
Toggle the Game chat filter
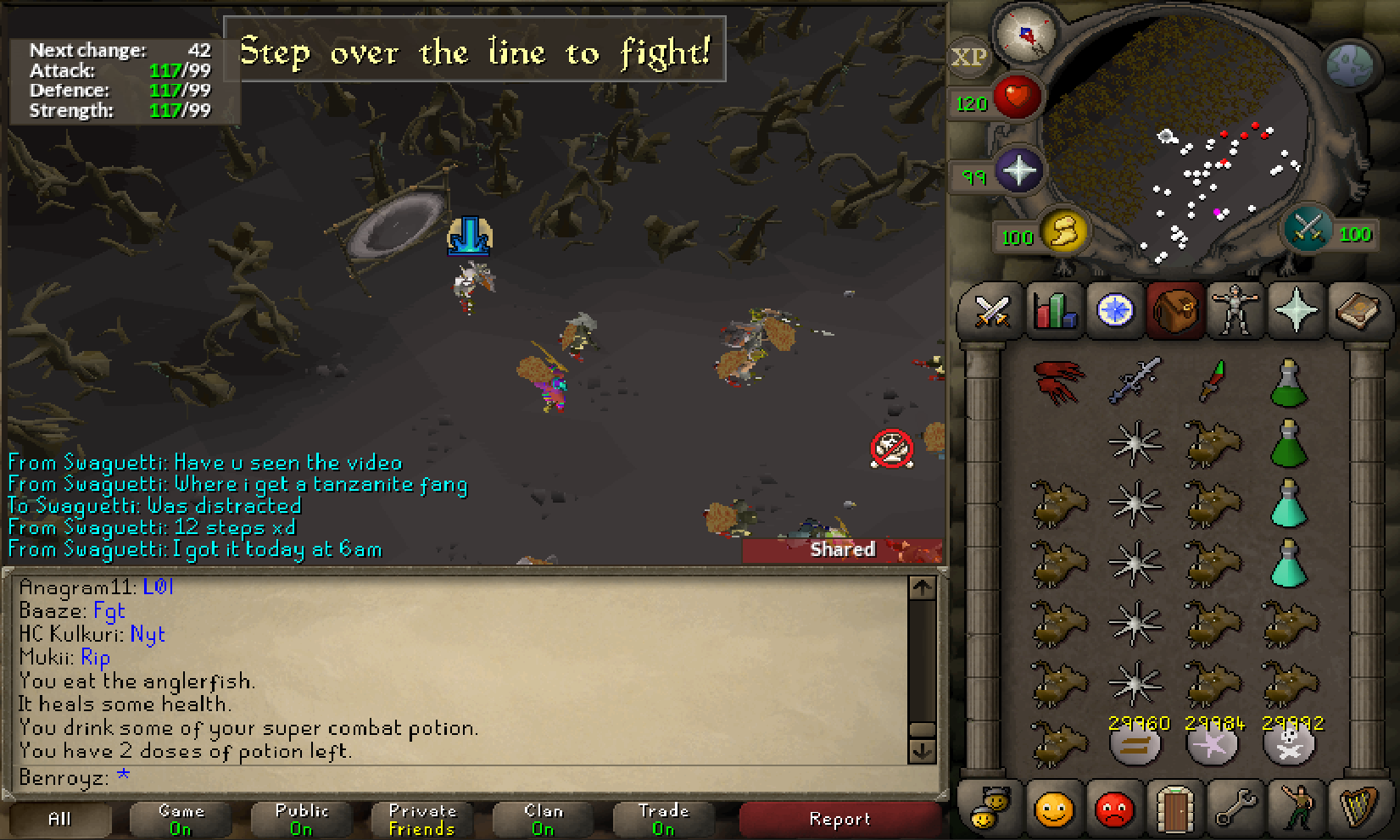tap(181, 819)
